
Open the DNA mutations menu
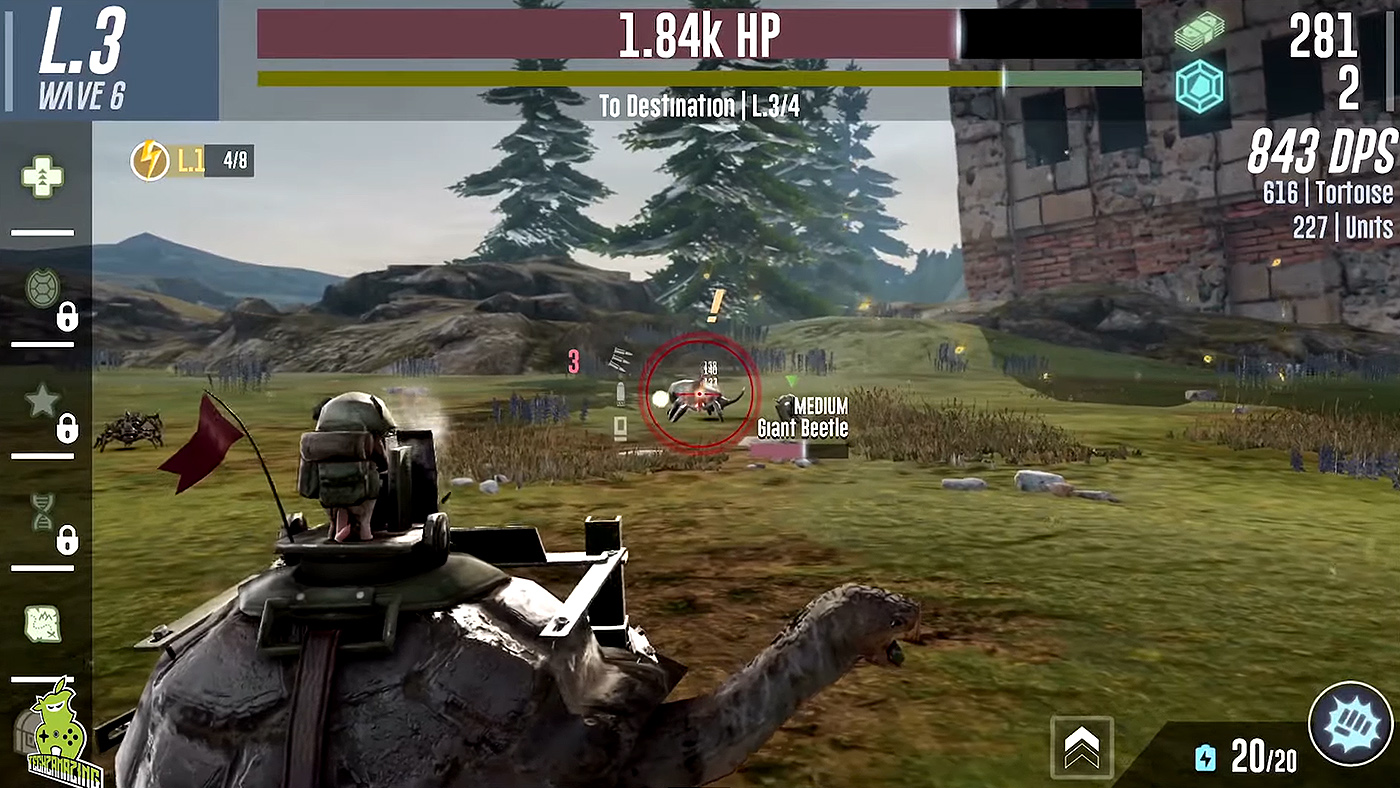[x=42, y=512]
